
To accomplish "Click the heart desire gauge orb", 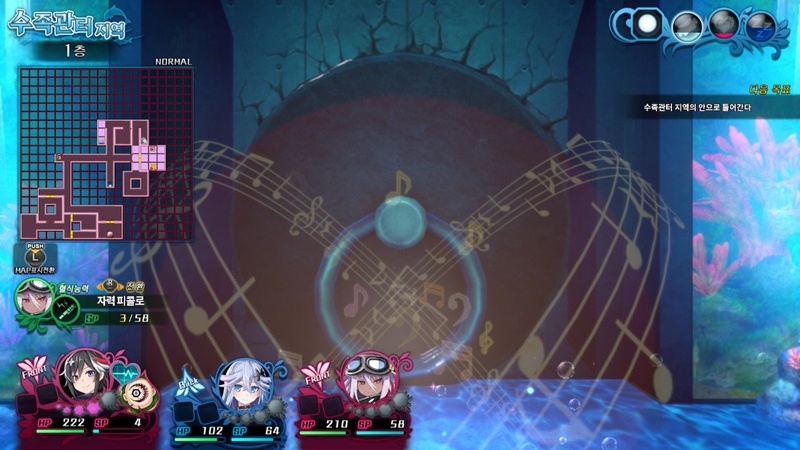I will coord(723,25).
